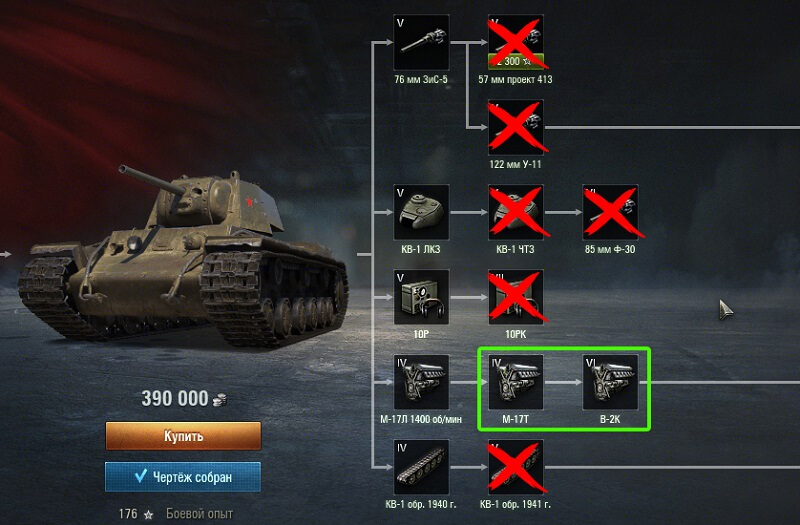Choose the 10Р radio module
Viewport: 800px width, 525px height.
pos(421,296)
